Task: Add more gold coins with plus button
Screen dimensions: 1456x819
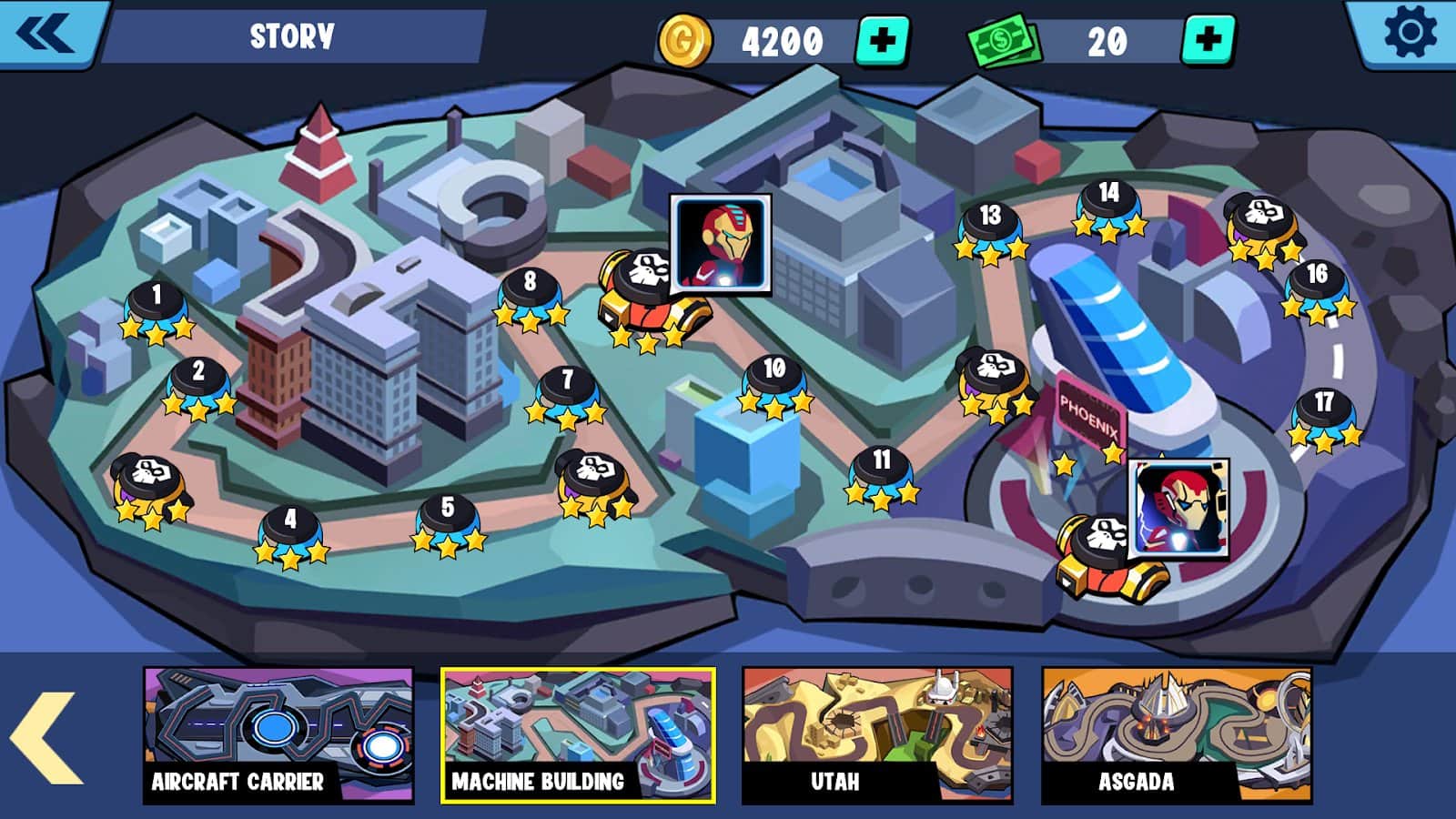Action: 882,41
